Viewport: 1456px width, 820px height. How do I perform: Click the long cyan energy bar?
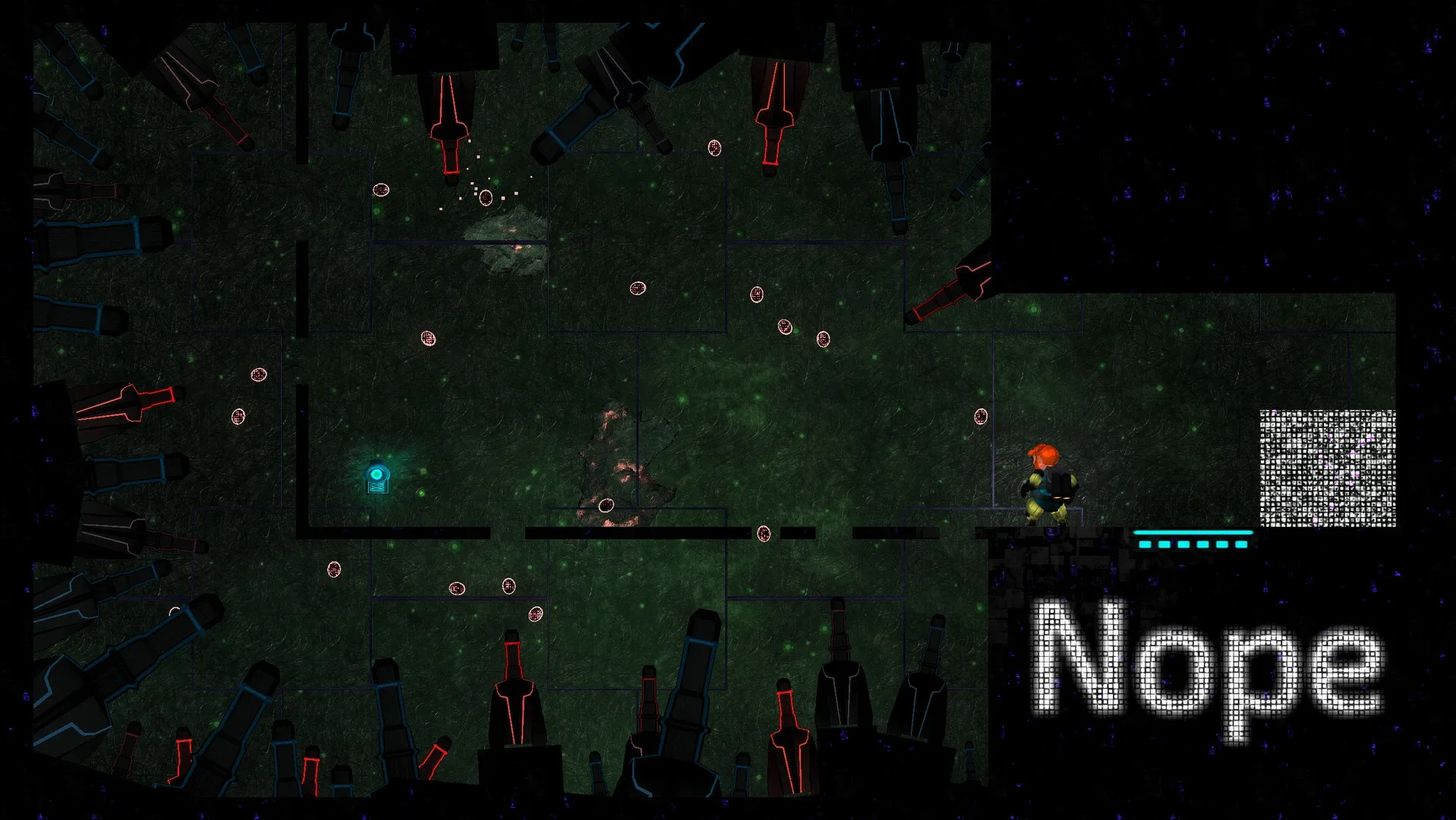tap(1192, 533)
